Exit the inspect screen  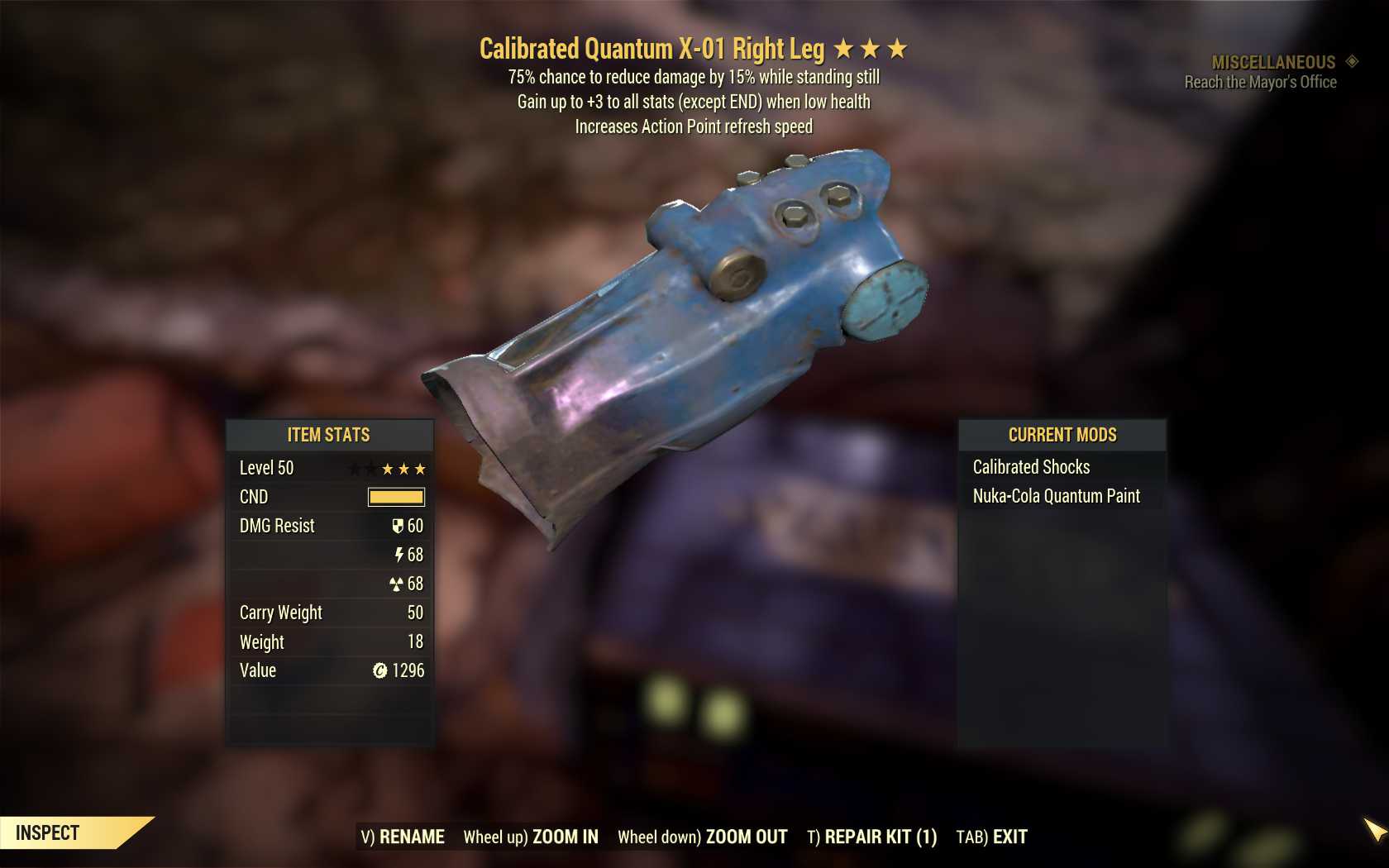click(991, 837)
